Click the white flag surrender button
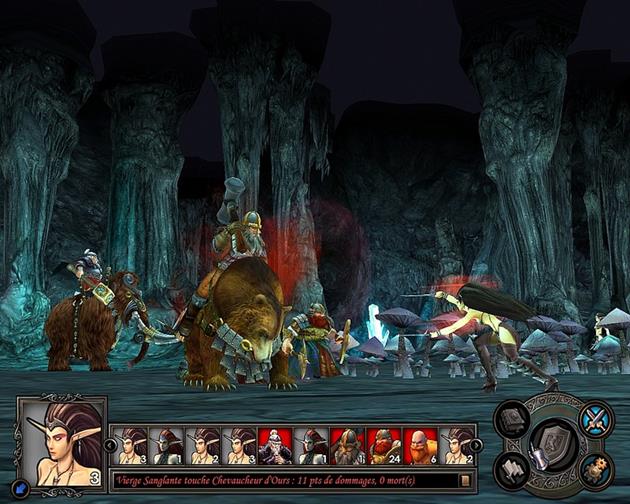 (x=513, y=468)
